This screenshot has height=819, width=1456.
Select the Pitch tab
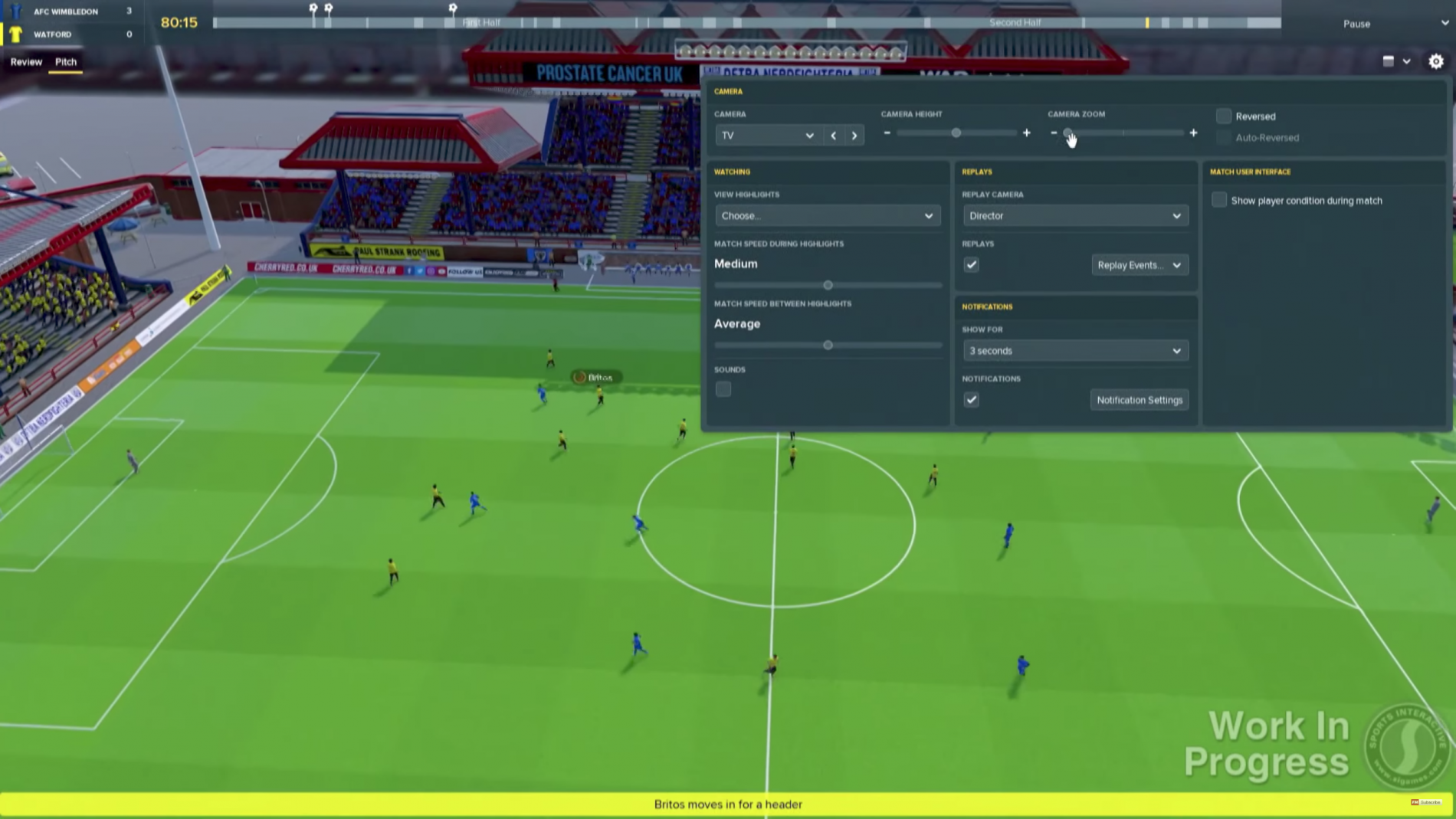pos(66,61)
